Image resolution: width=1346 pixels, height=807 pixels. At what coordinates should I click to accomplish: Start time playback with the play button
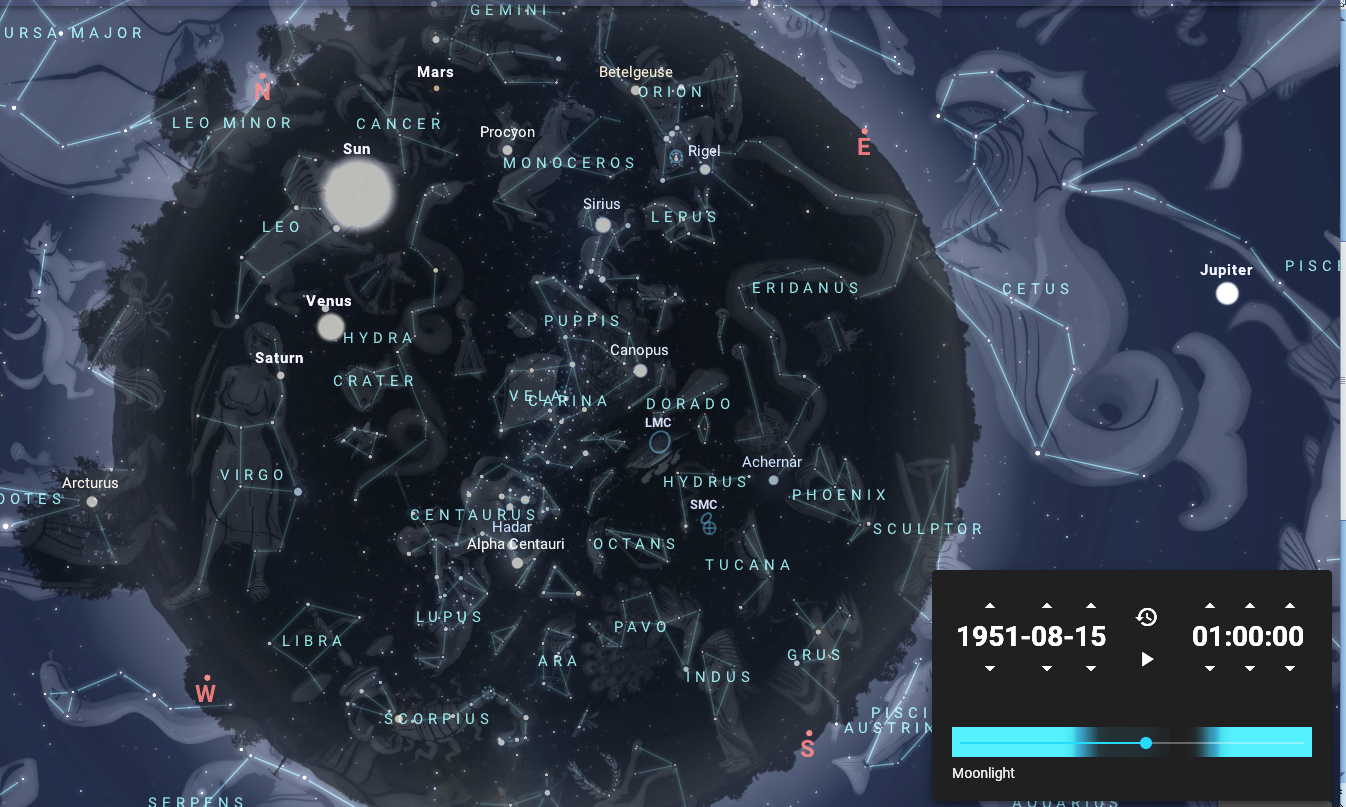point(1148,659)
